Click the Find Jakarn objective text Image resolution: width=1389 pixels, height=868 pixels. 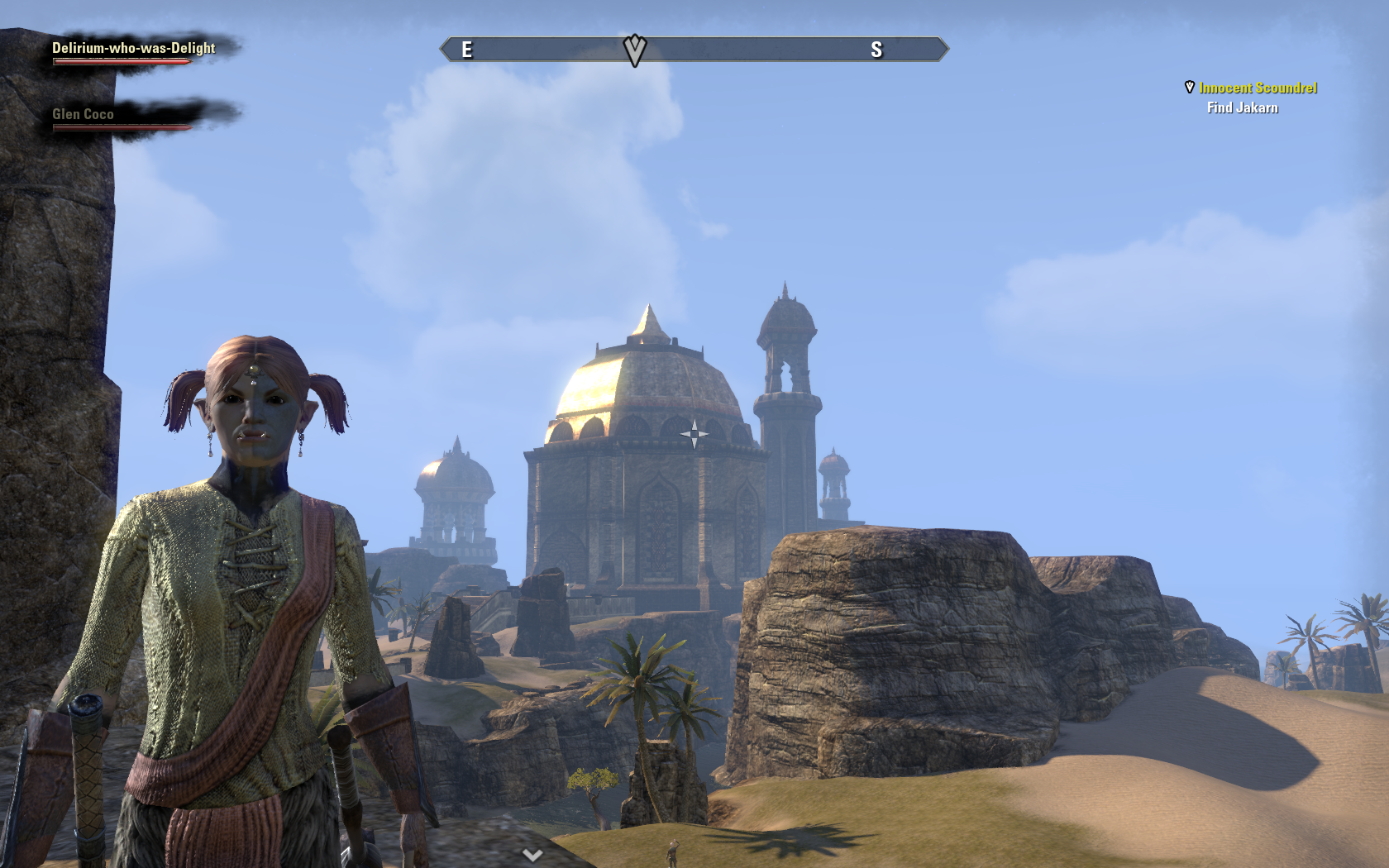[x=1242, y=107]
